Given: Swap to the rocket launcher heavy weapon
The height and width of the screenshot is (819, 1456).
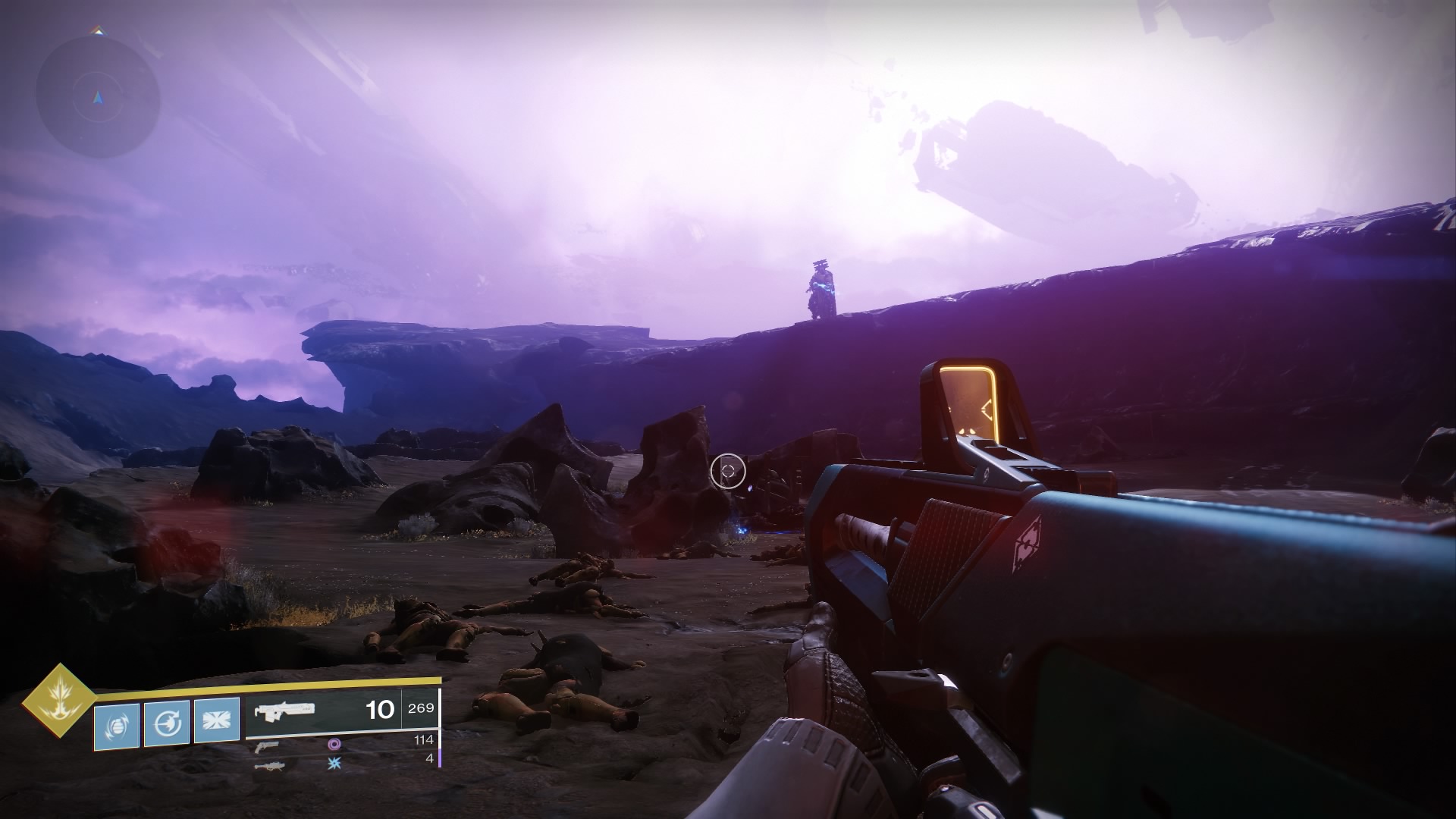Looking at the screenshot, I should click(x=270, y=766).
